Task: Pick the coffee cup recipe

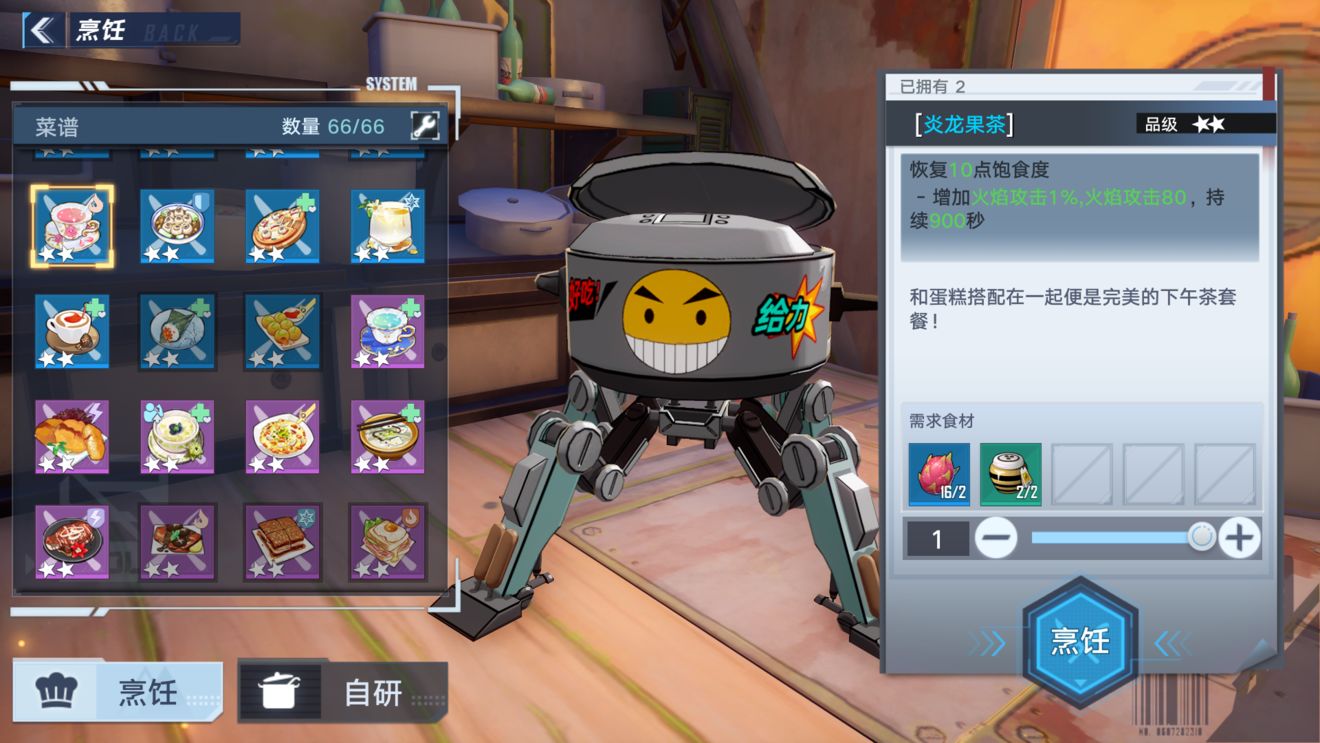Action: click(71, 331)
